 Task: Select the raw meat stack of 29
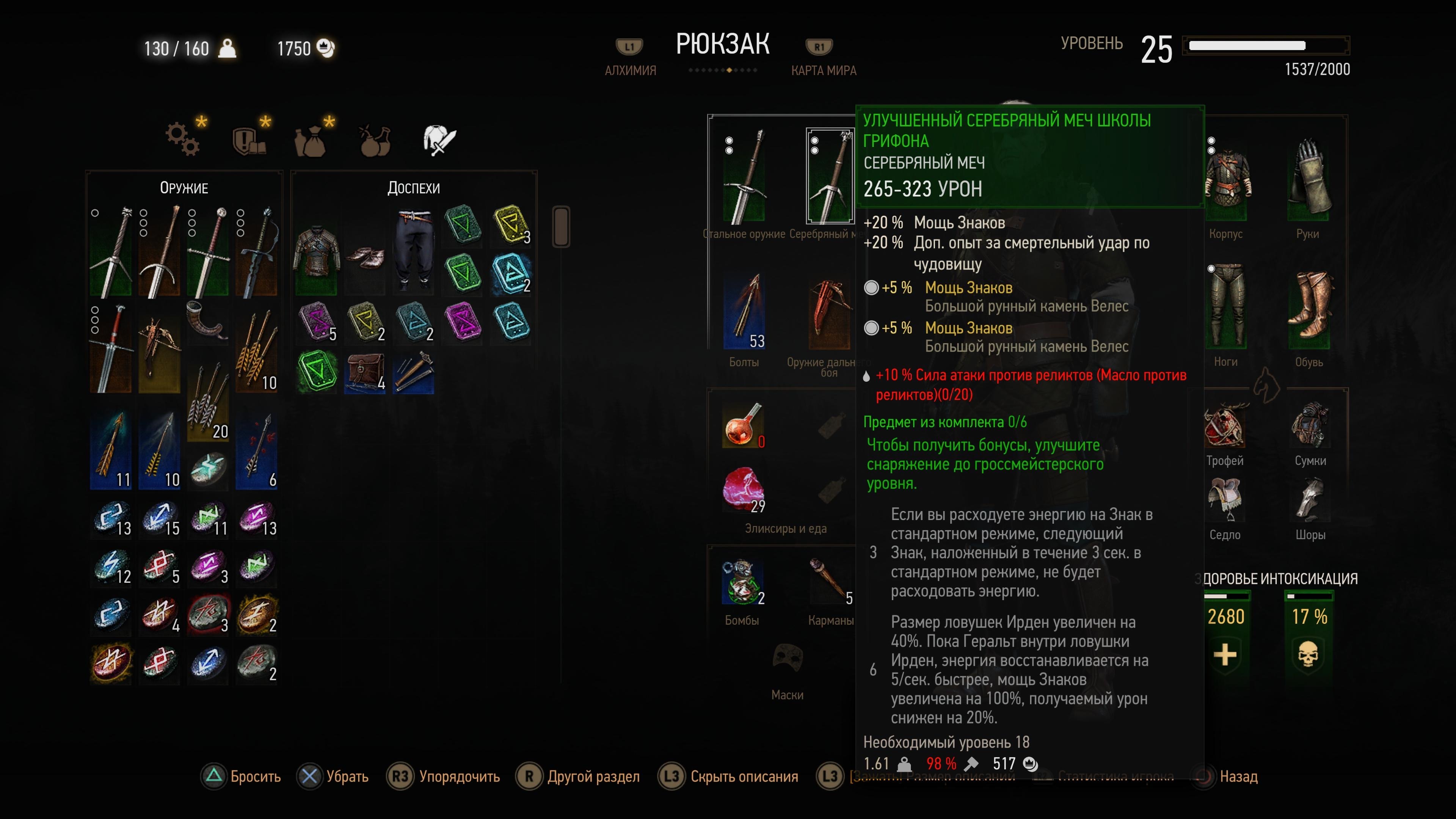click(743, 488)
